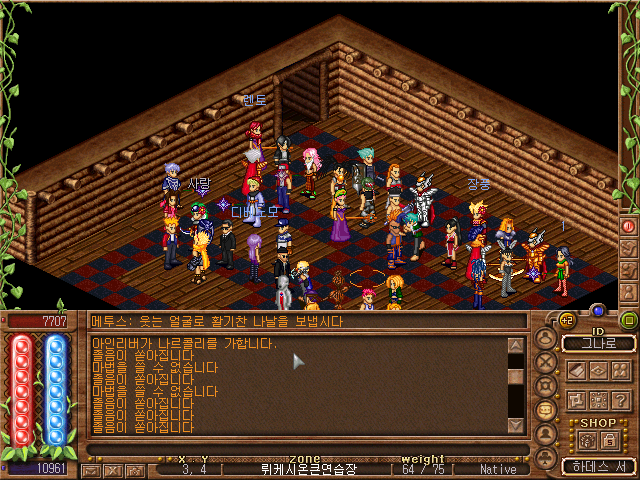Click the red round button on the right sidebar

click(x=629, y=226)
